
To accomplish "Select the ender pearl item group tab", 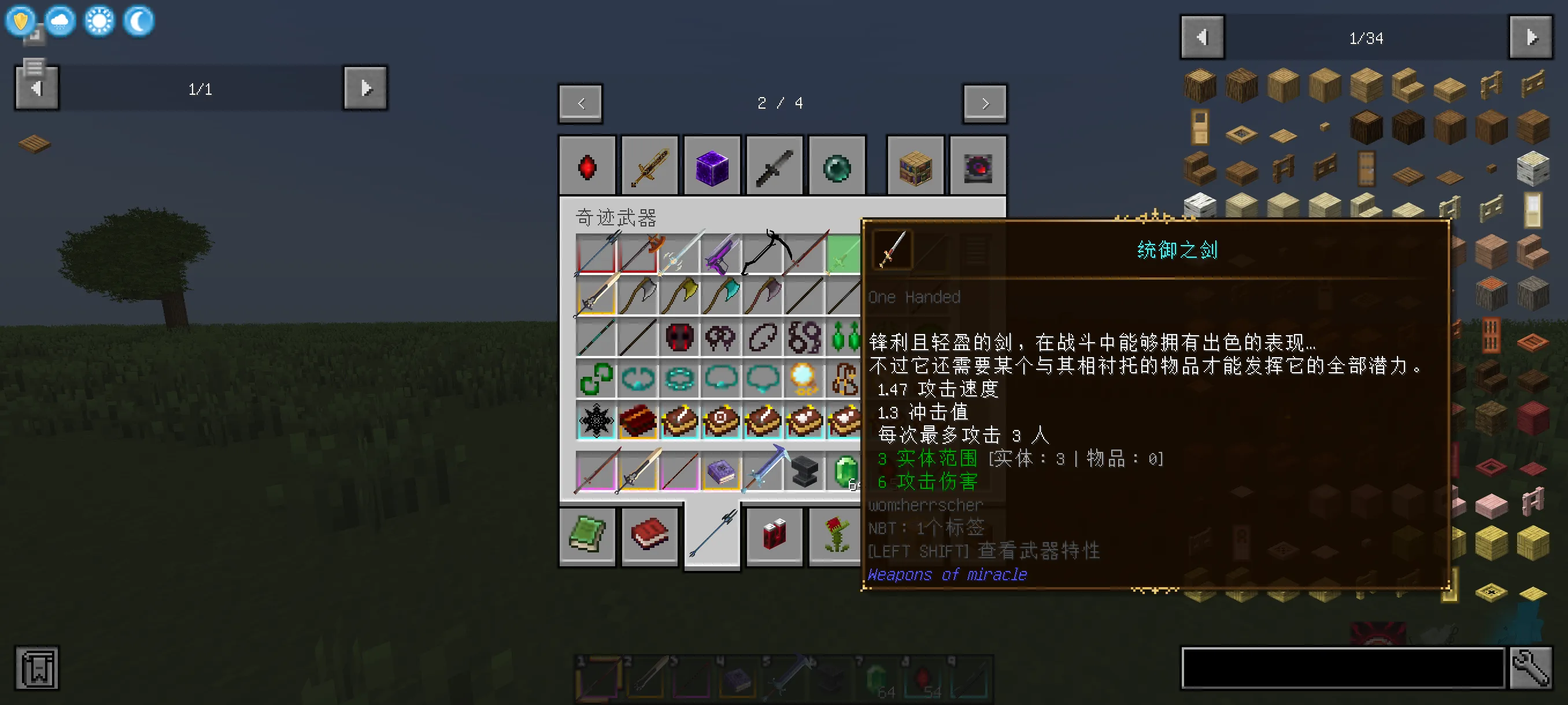I will (837, 165).
